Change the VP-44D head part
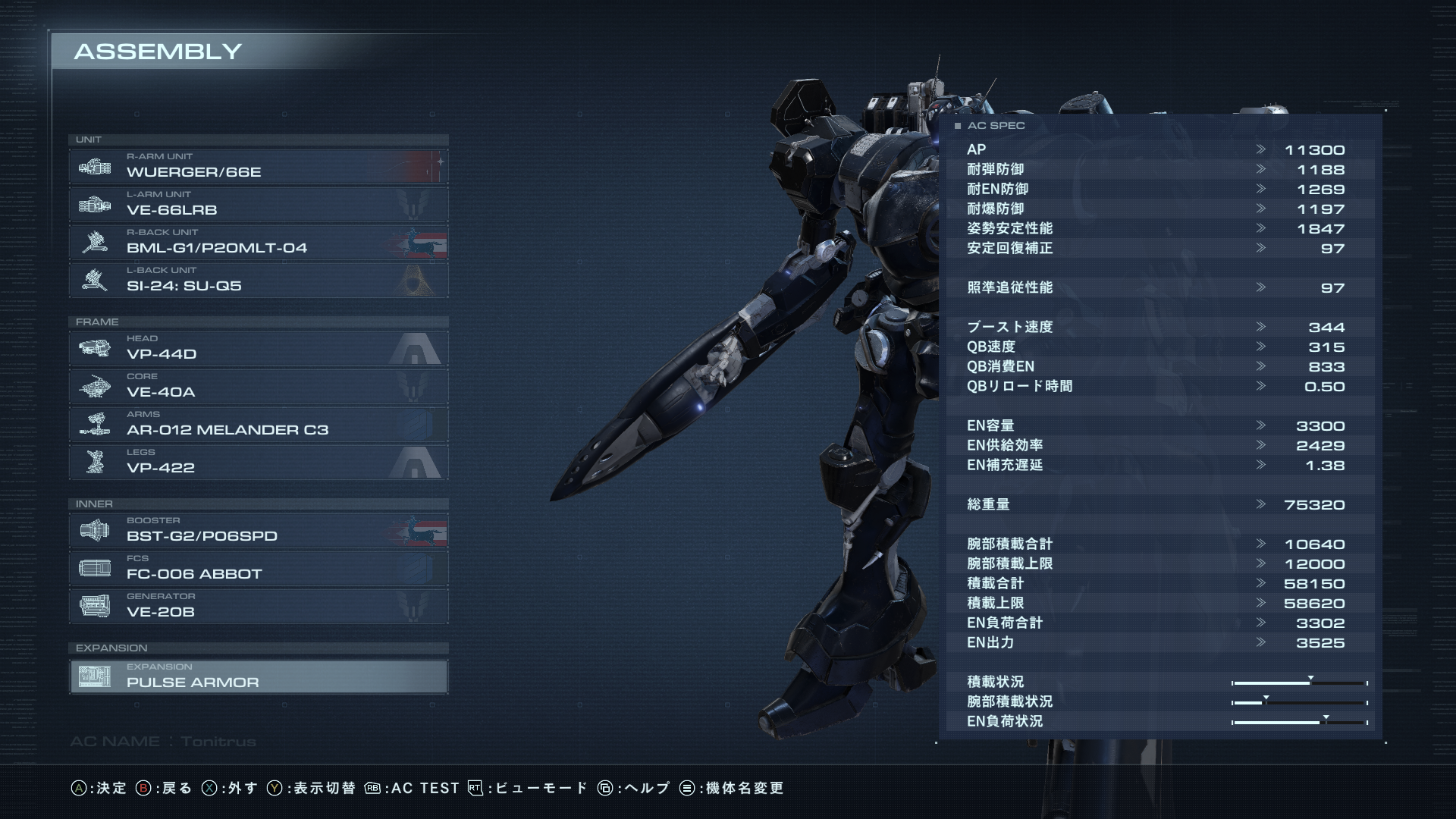Viewport: 1456px width, 819px height. (x=258, y=348)
